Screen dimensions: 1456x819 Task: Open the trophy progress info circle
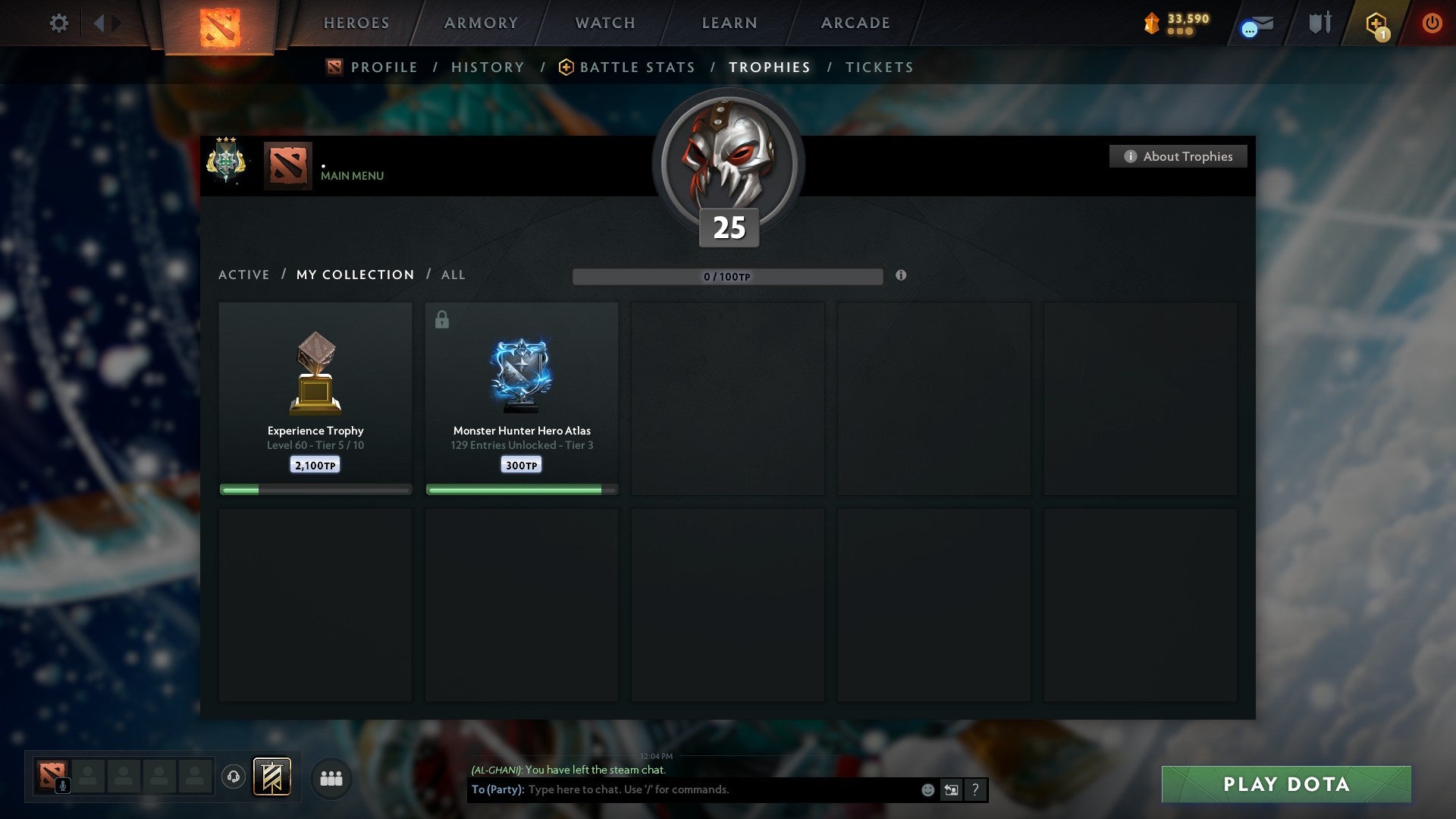point(901,276)
